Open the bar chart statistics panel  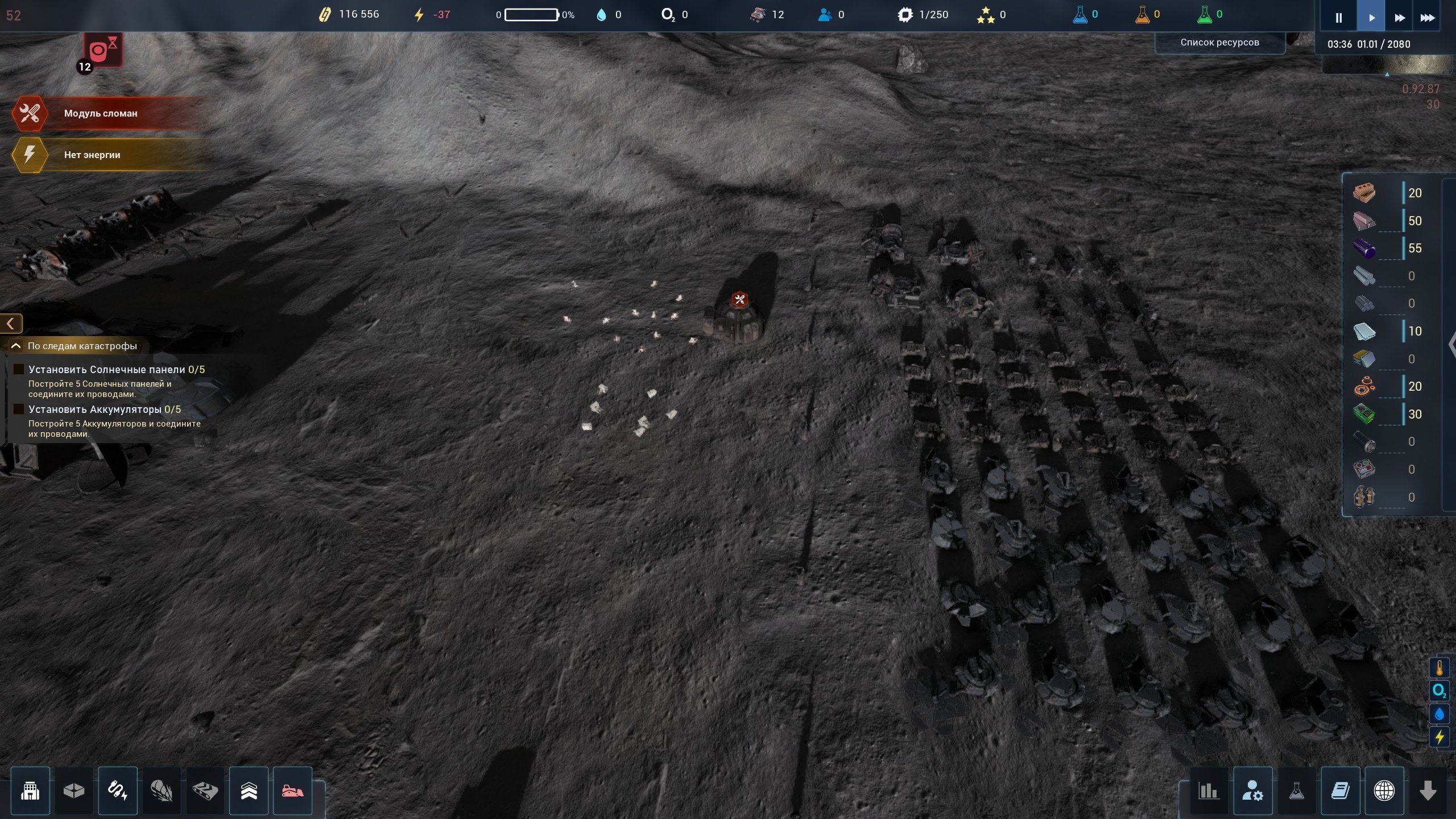click(1208, 791)
